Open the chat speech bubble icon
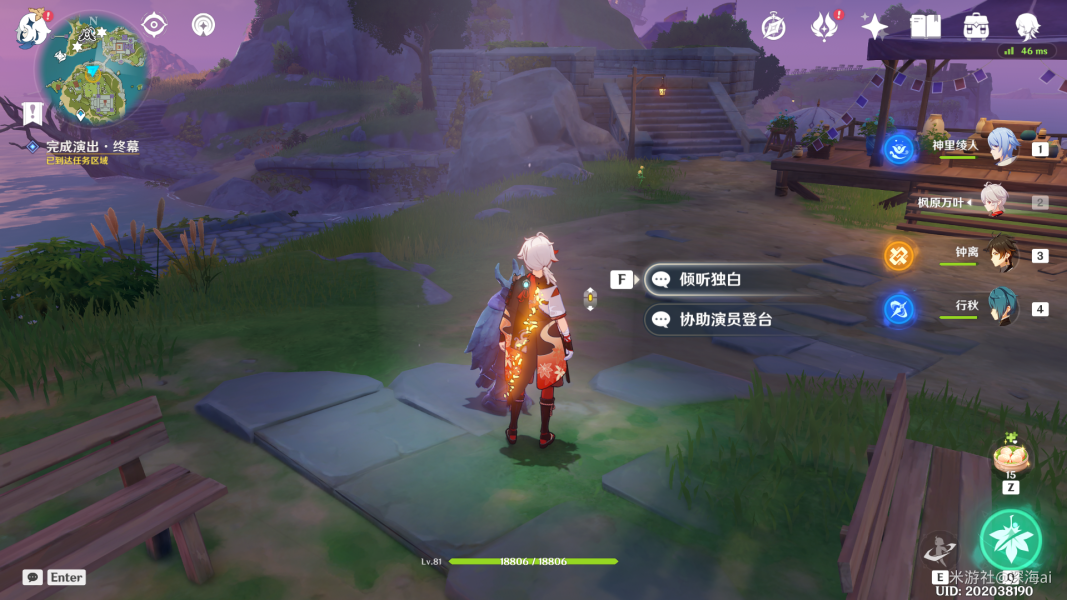The image size is (1067, 600). 33,577
